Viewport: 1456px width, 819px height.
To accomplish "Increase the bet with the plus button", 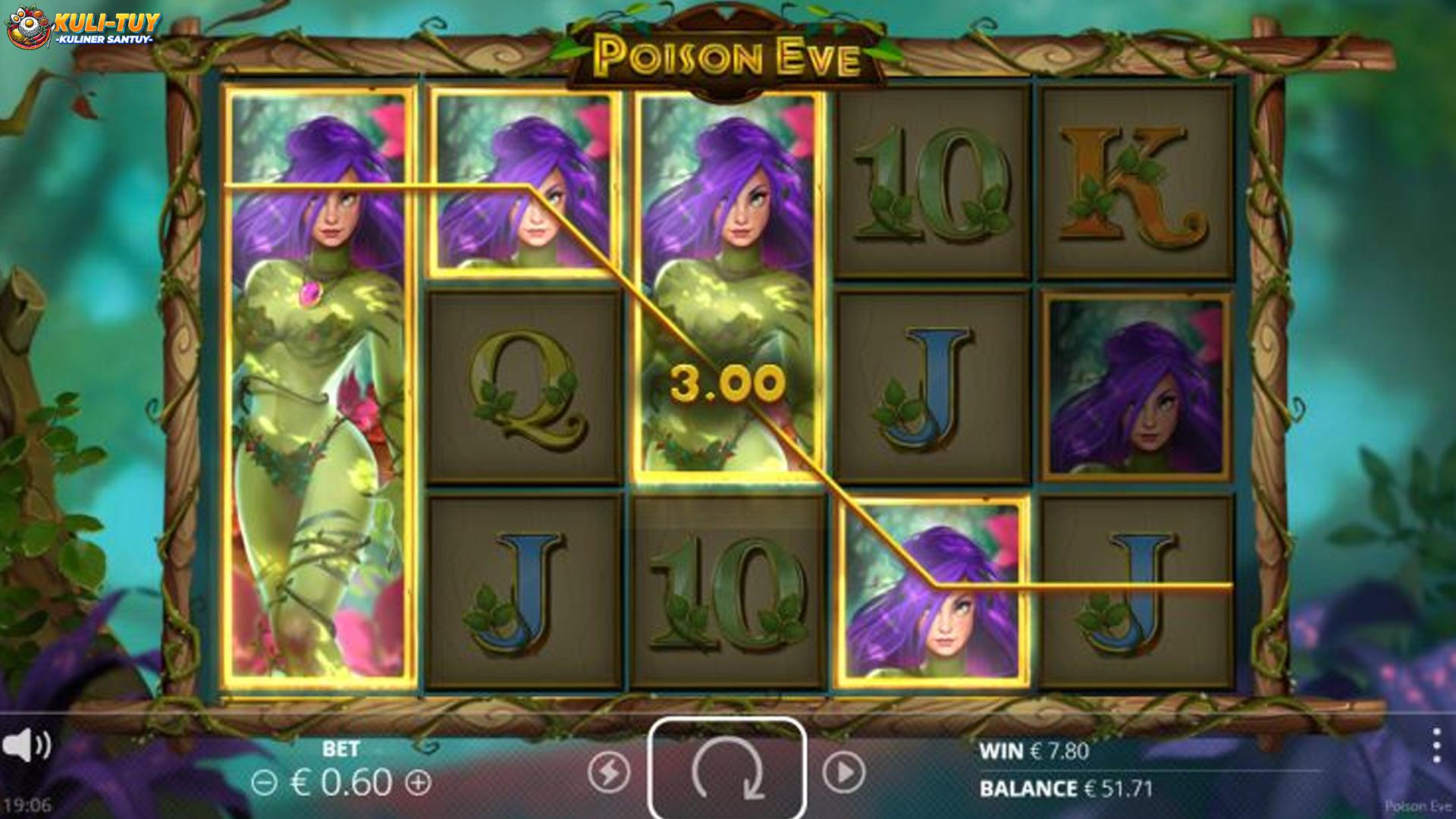I will tap(418, 782).
